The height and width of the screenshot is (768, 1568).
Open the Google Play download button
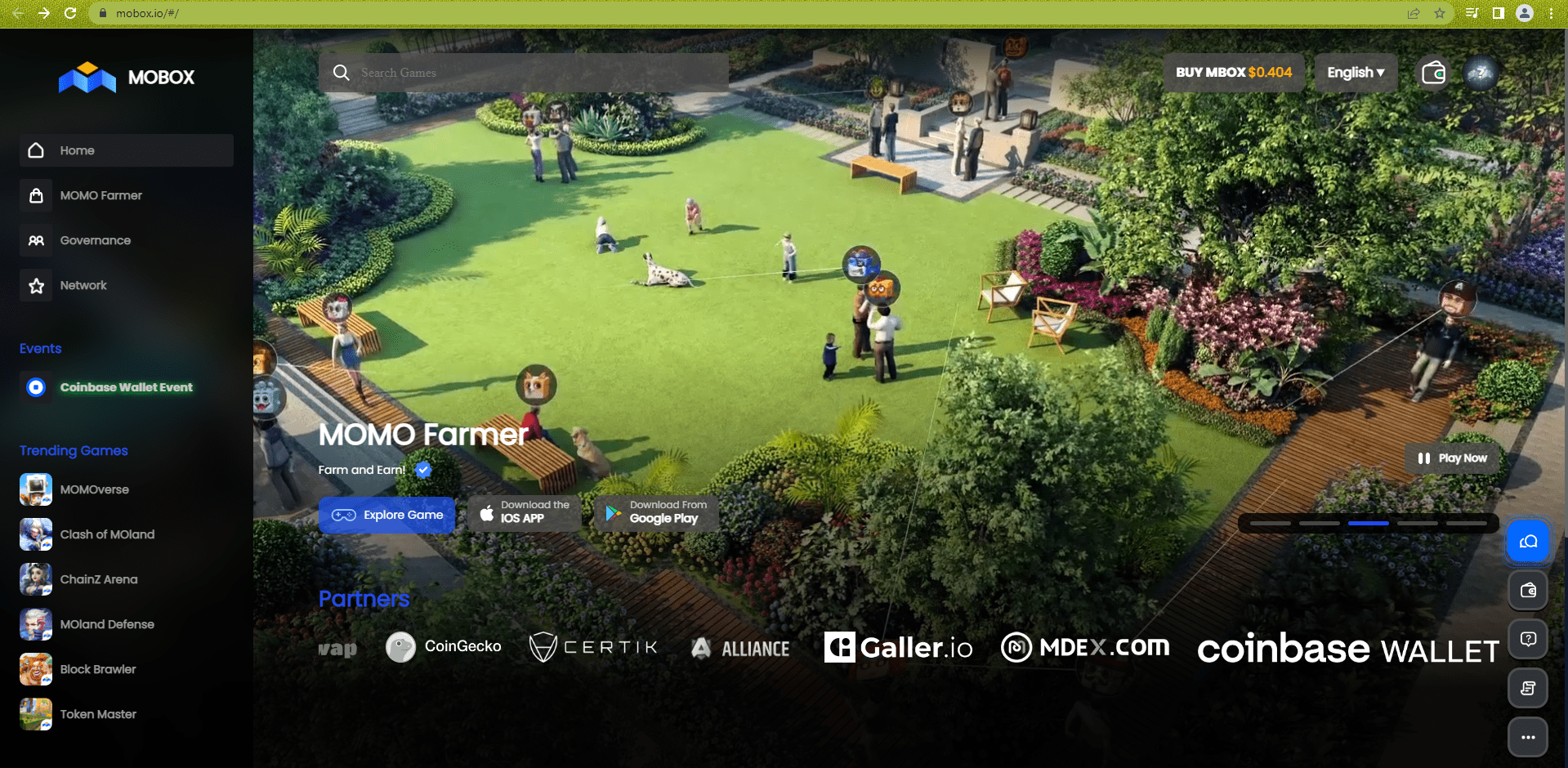click(656, 512)
